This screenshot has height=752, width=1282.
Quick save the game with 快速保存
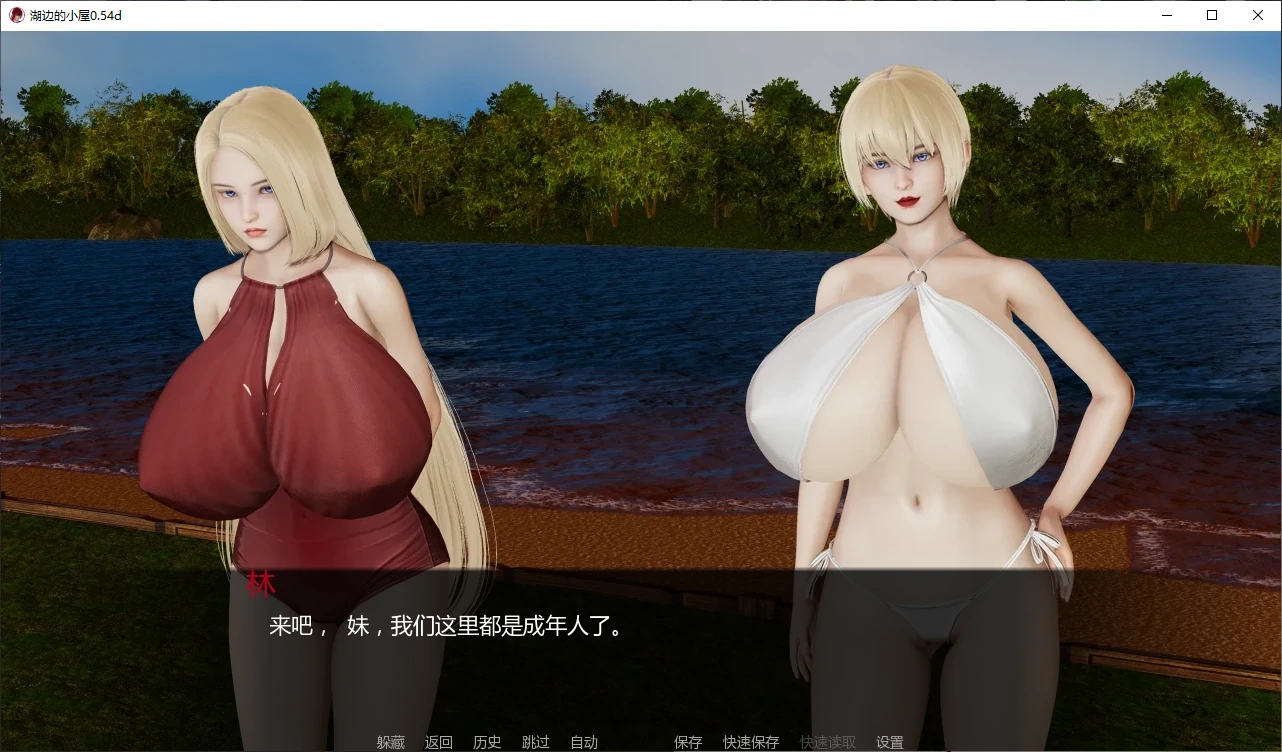point(751,742)
